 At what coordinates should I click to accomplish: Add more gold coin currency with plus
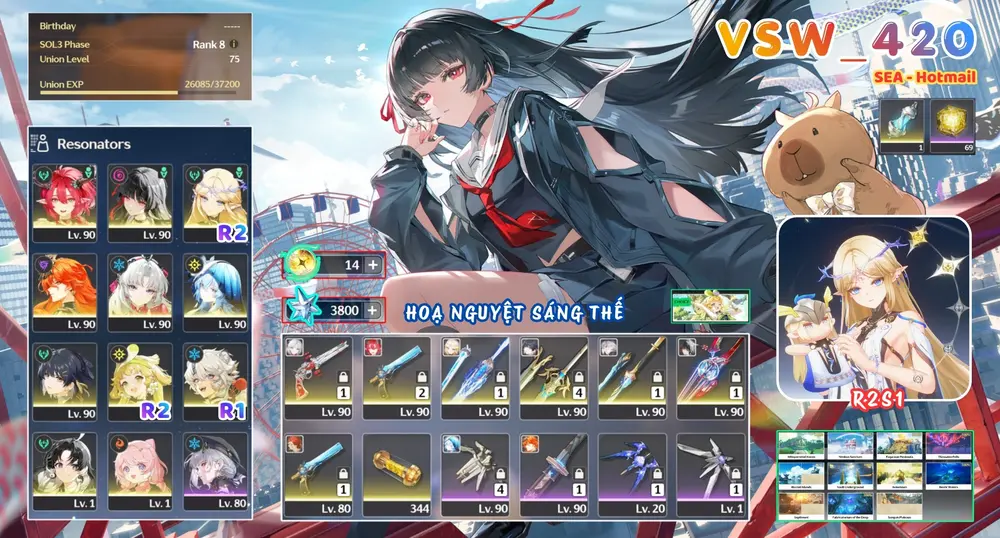[x=373, y=265]
